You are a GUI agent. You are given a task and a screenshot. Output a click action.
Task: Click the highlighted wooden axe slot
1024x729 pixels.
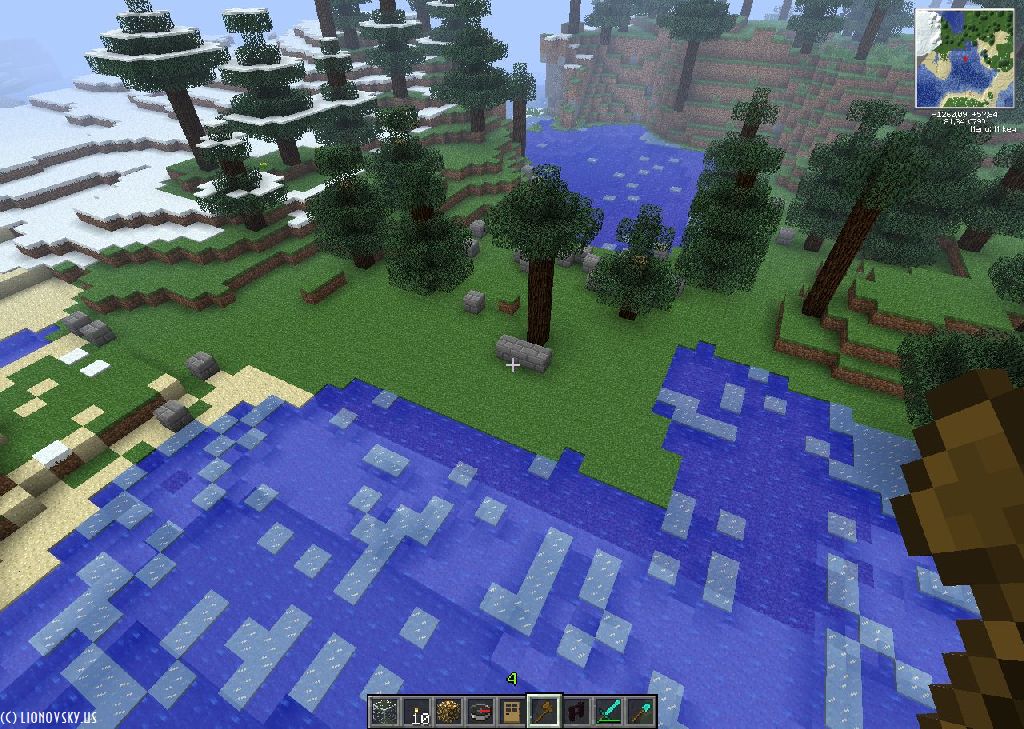[x=543, y=712]
